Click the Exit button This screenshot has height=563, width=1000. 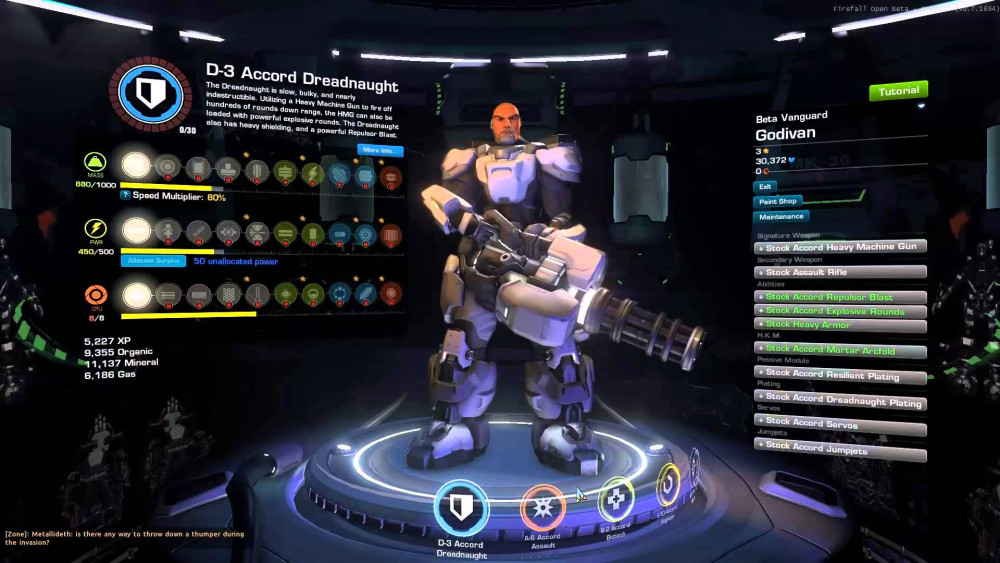pos(765,186)
